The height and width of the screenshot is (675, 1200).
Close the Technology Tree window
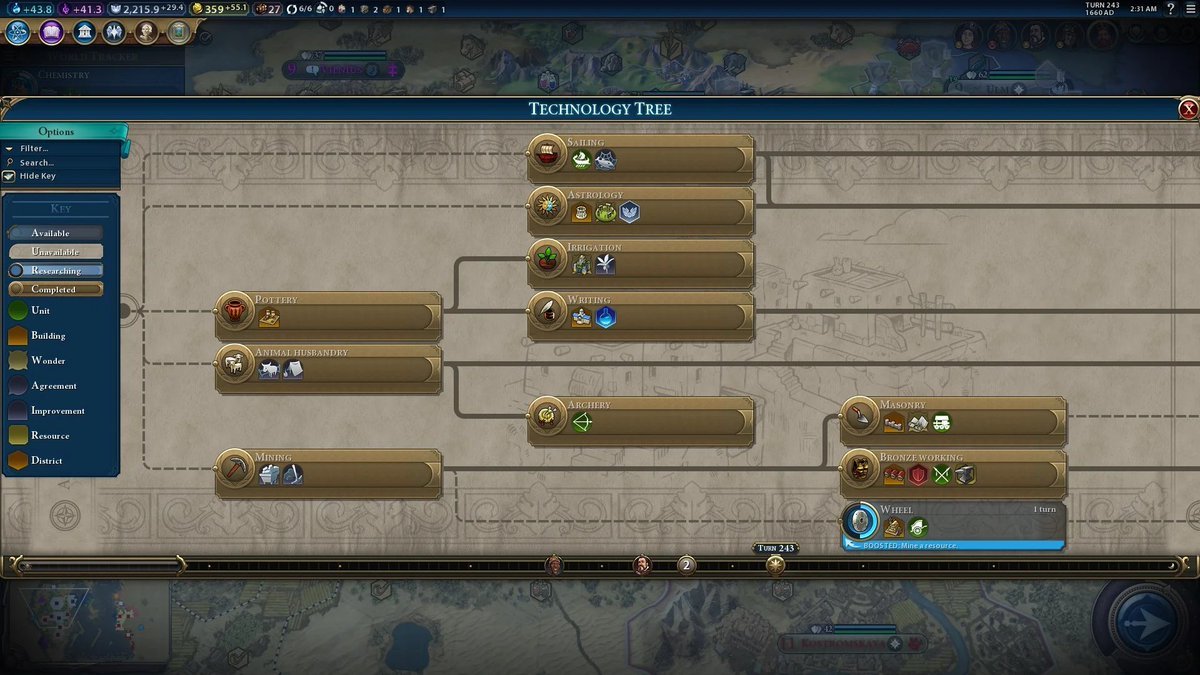click(1188, 109)
